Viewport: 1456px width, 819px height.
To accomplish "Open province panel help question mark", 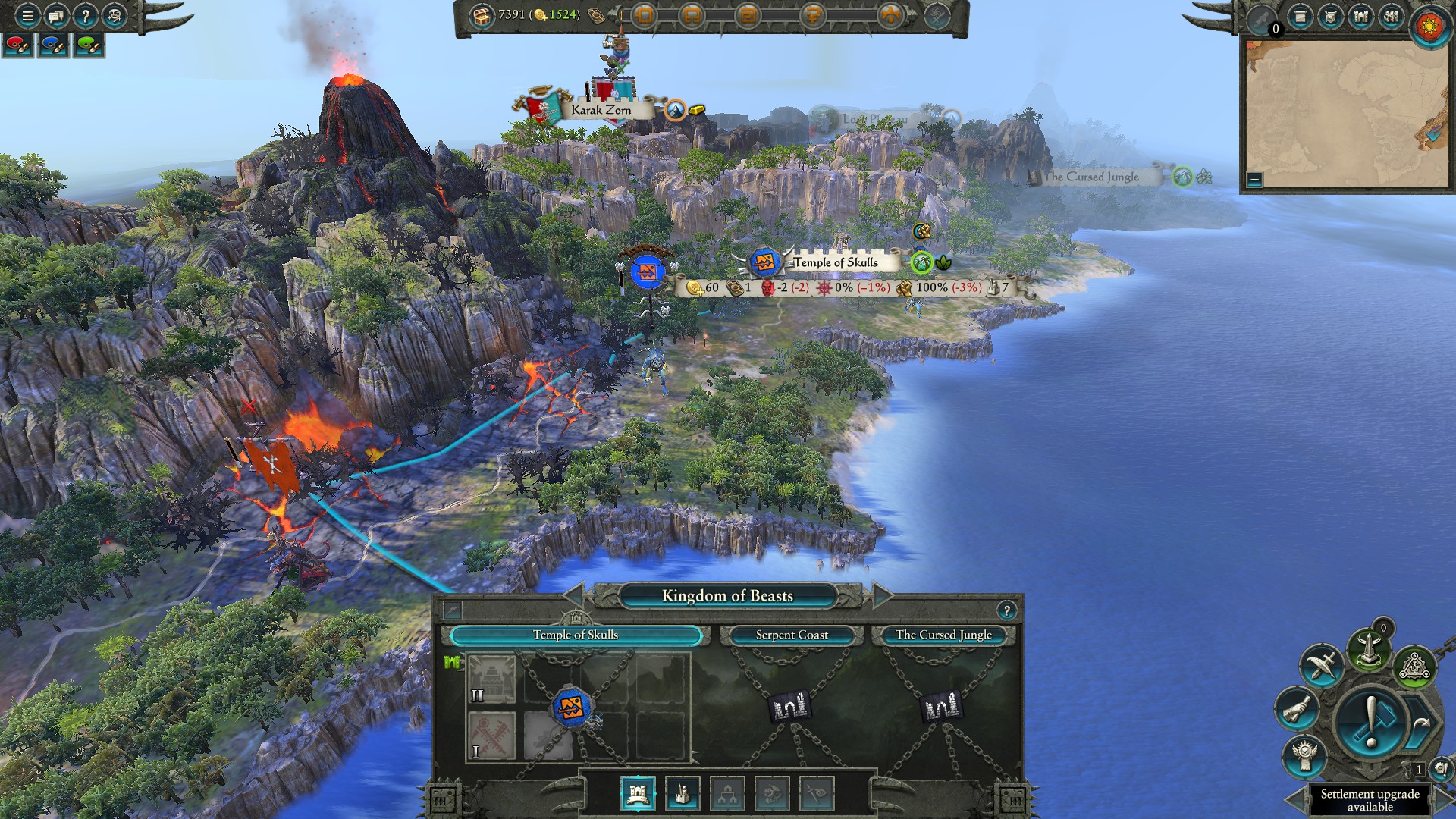I will [1006, 610].
